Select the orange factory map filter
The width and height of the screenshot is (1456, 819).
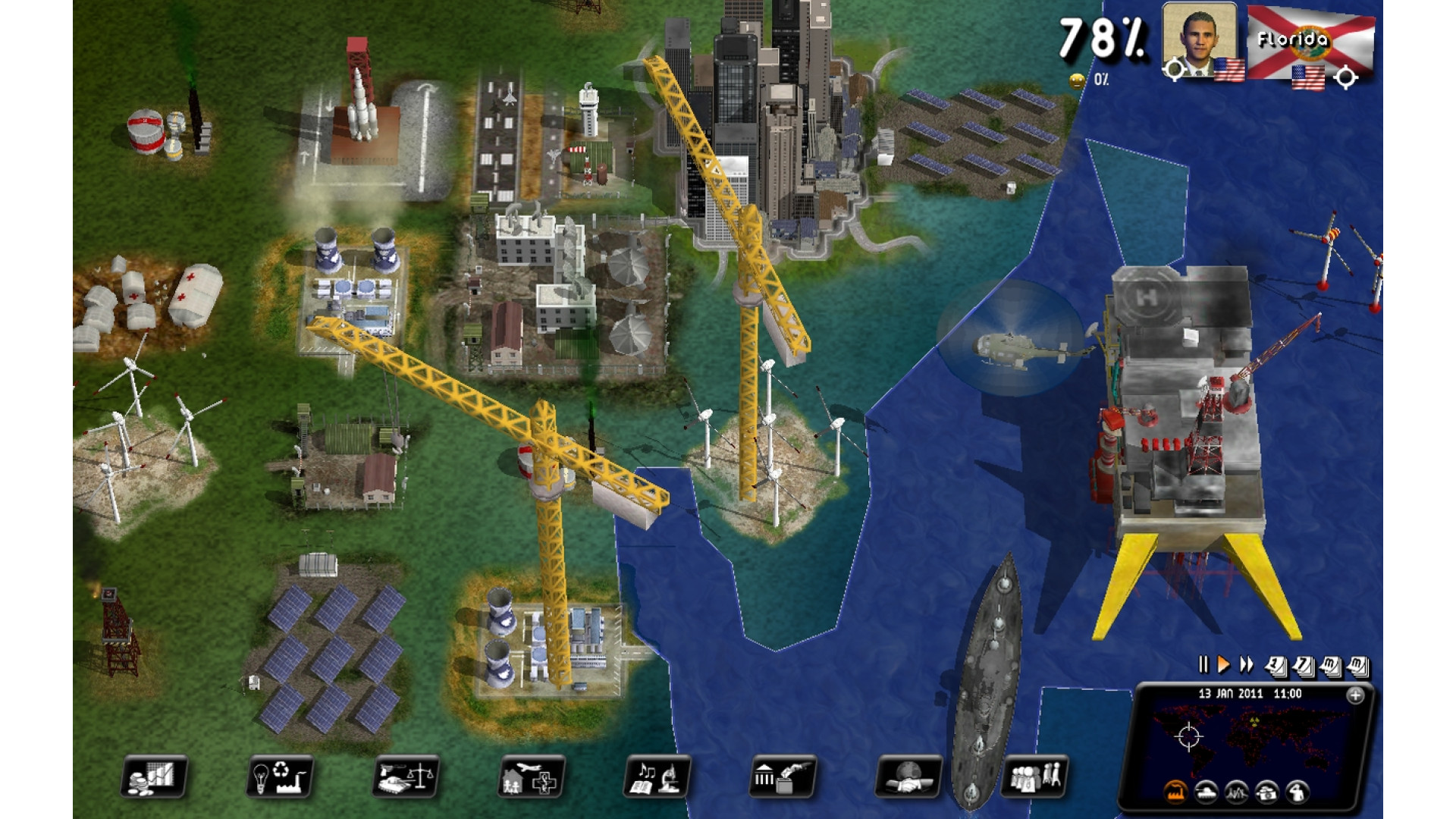(1175, 793)
